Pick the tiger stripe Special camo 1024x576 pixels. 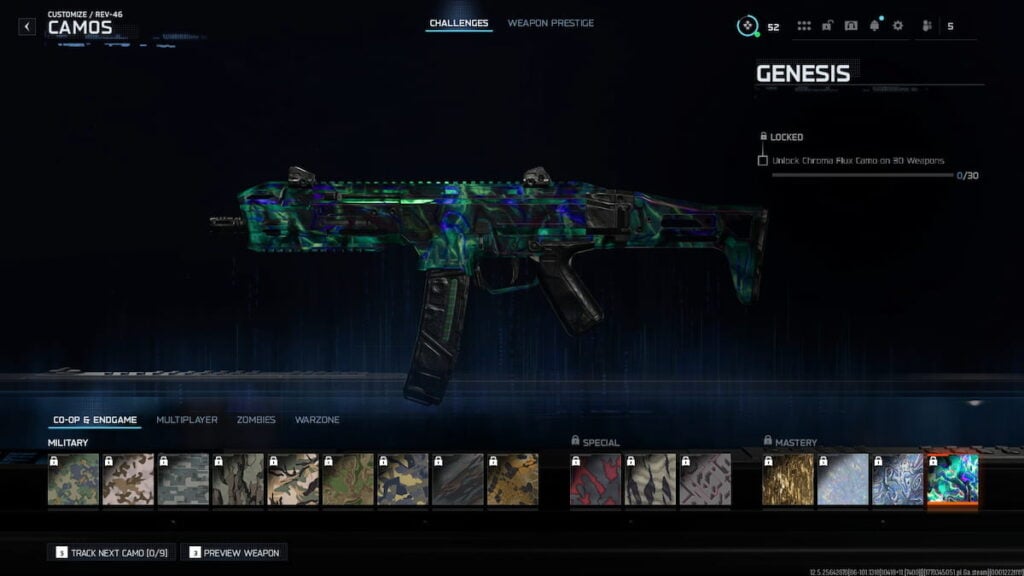(651, 479)
